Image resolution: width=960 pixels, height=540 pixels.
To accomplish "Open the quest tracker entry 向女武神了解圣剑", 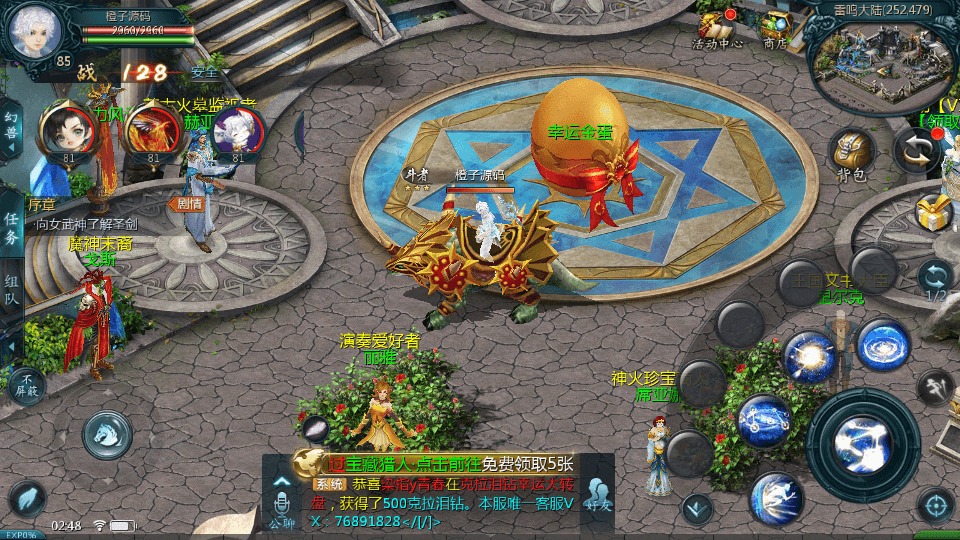I will (90, 224).
